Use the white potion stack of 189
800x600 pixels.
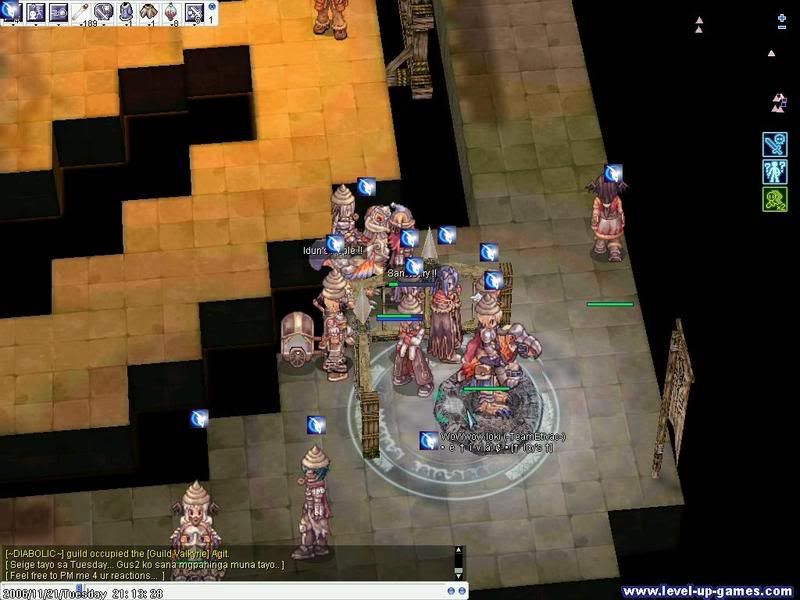81,12
